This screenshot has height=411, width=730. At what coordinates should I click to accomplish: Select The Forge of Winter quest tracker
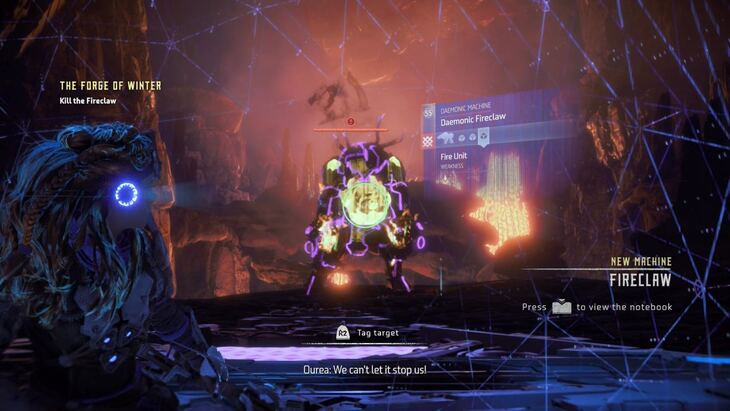pos(110,86)
